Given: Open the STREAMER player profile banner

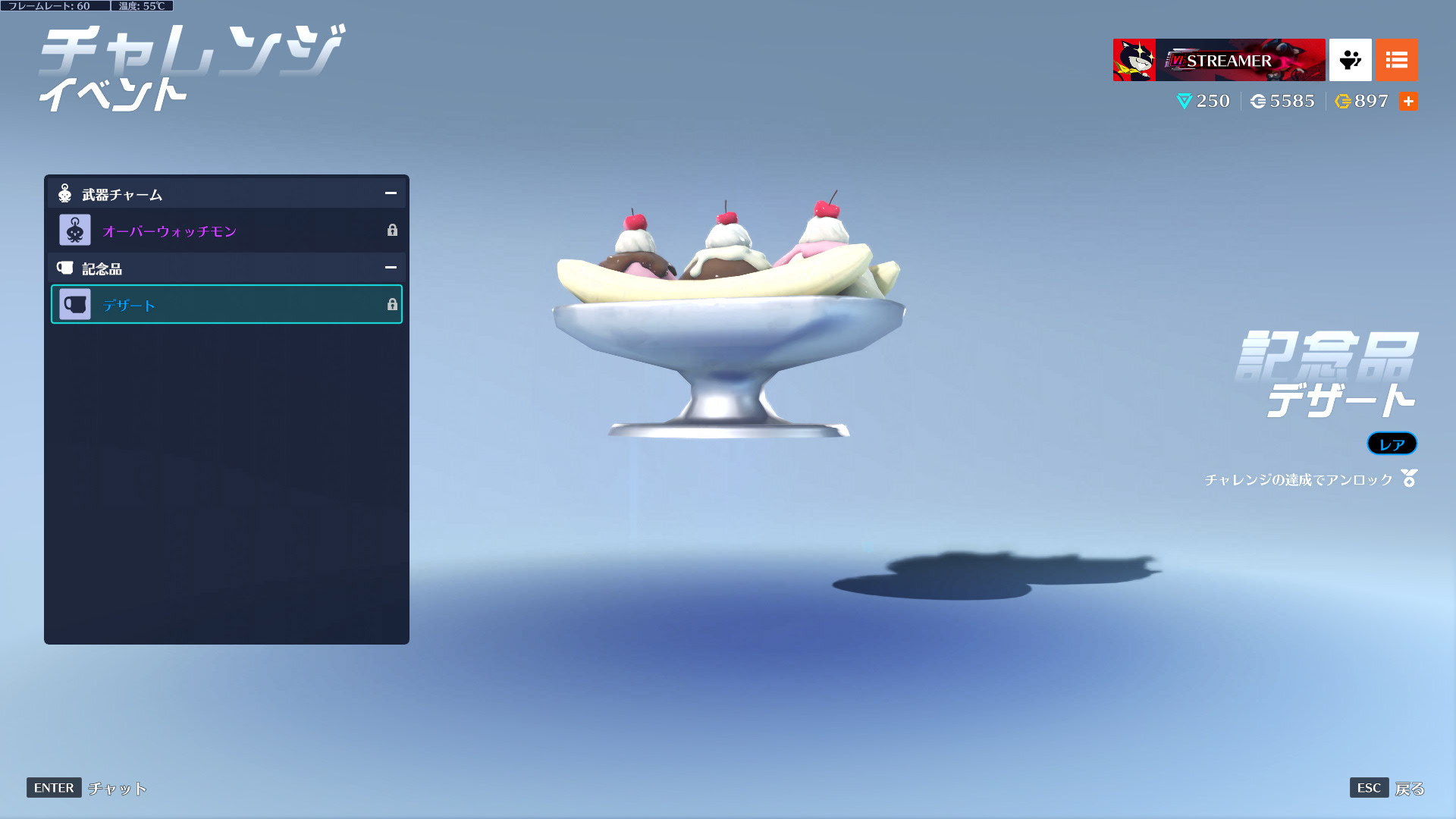Looking at the screenshot, I should pos(1219,60).
